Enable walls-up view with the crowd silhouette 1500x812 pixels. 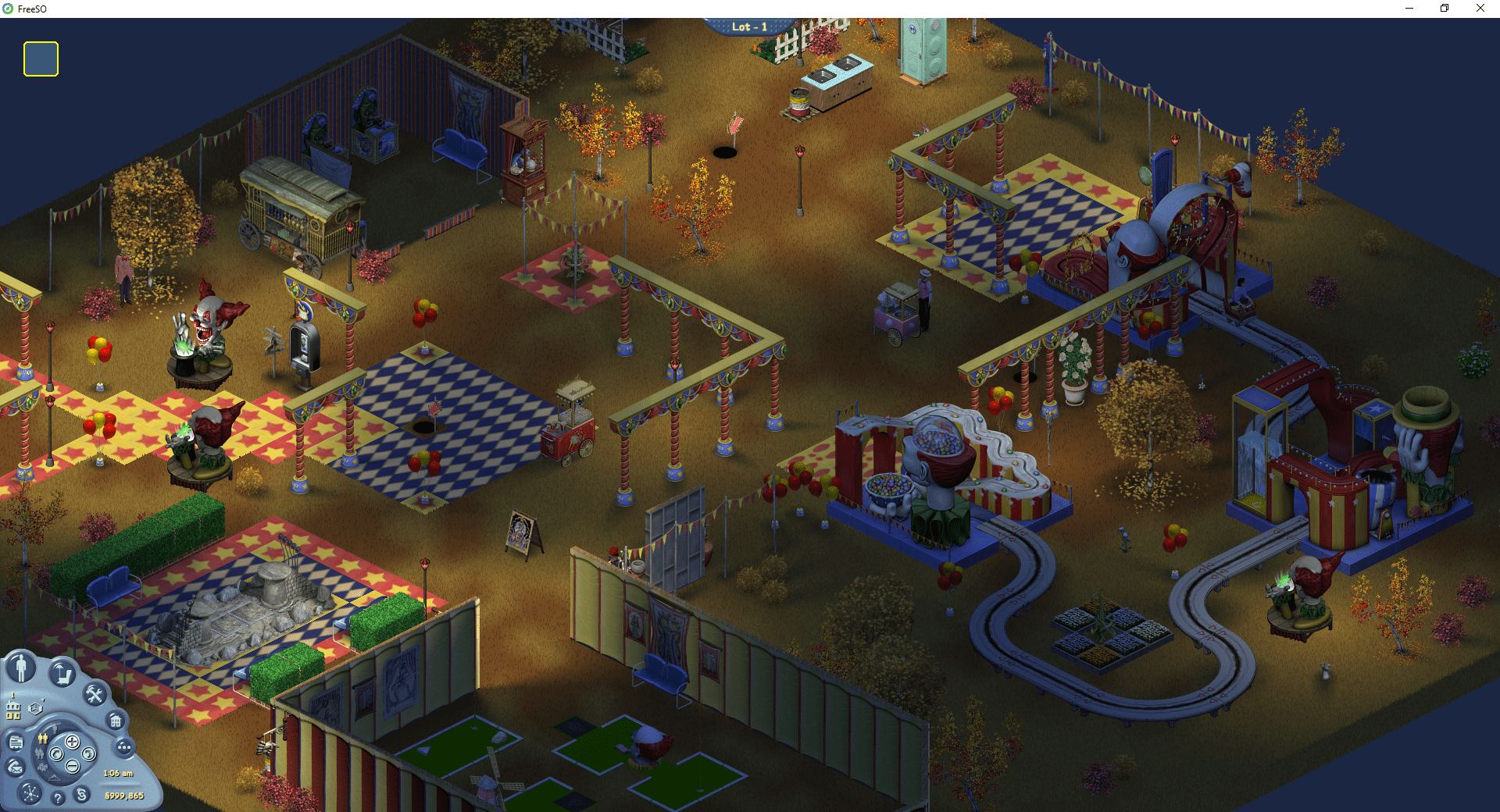[42, 767]
